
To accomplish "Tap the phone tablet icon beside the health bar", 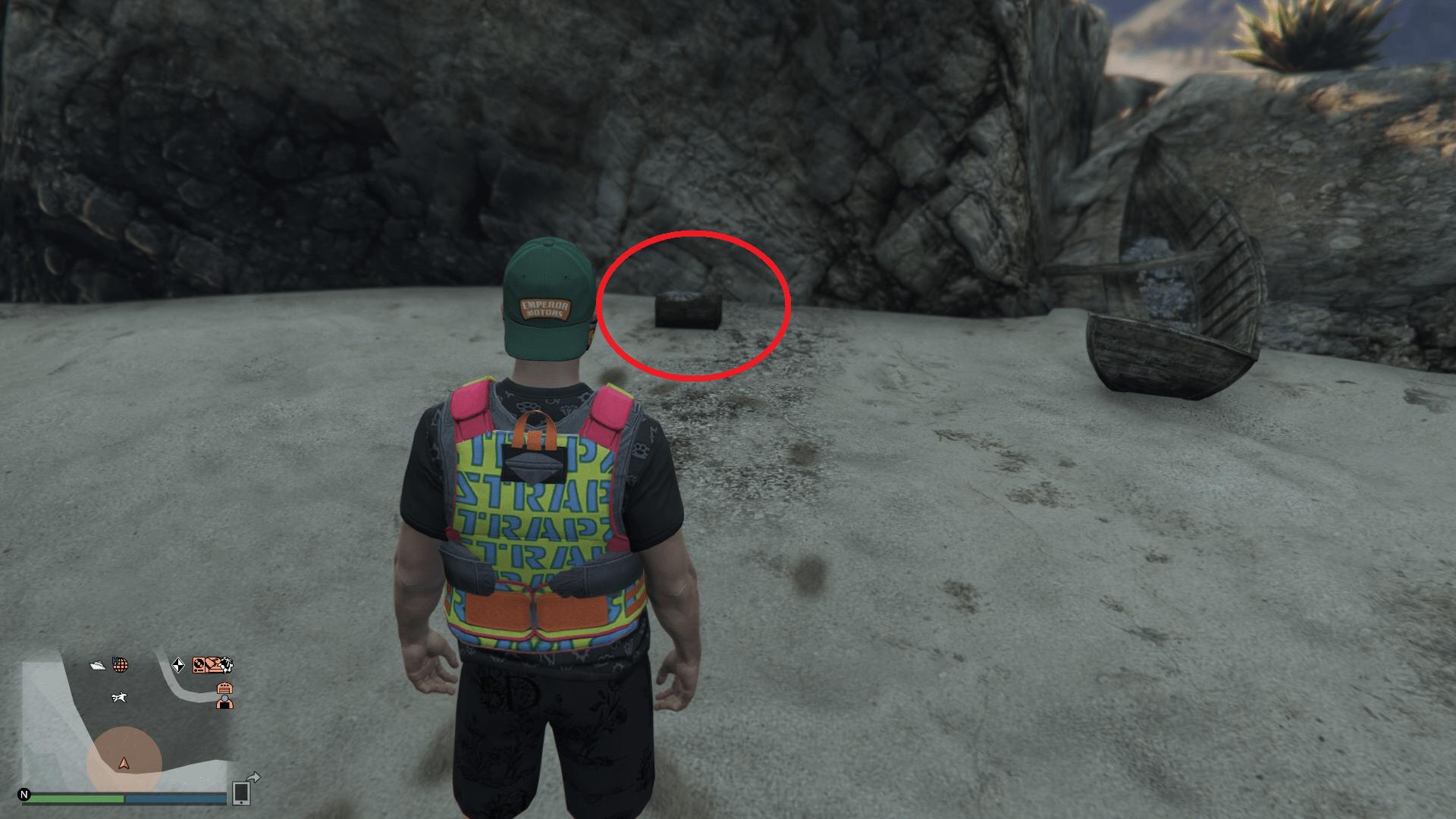I will point(240,794).
